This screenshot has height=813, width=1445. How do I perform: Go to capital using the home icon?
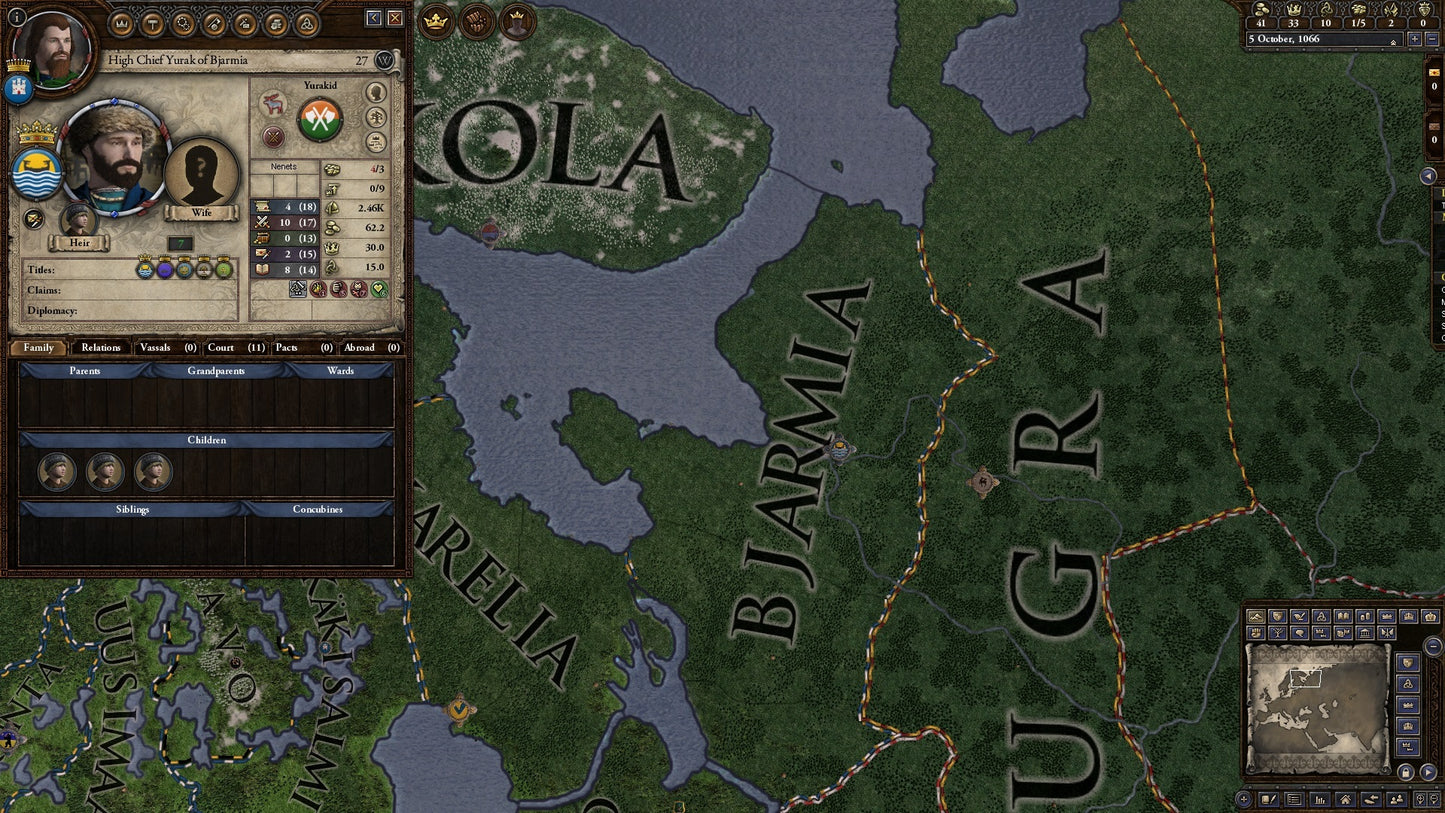1346,799
